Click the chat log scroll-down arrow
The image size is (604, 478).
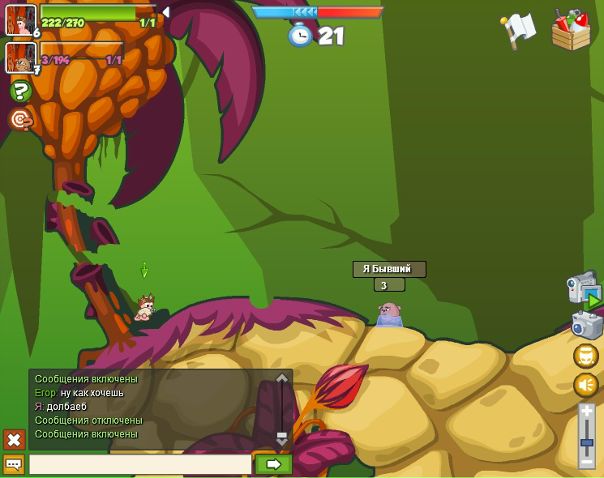(x=282, y=437)
